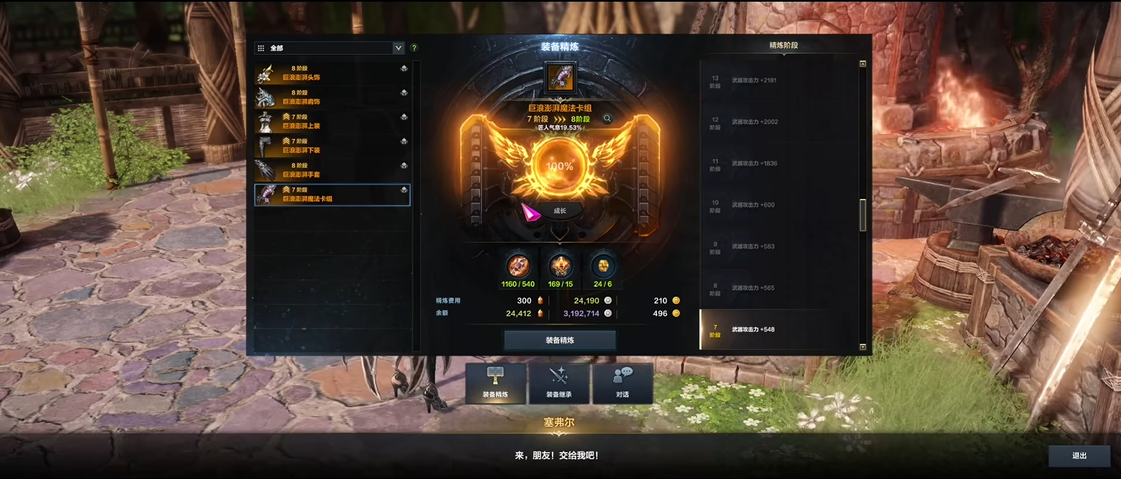Click the leapstone material showing 169/15
The width and height of the screenshot is (1121, 479).
tap(560, 265)
